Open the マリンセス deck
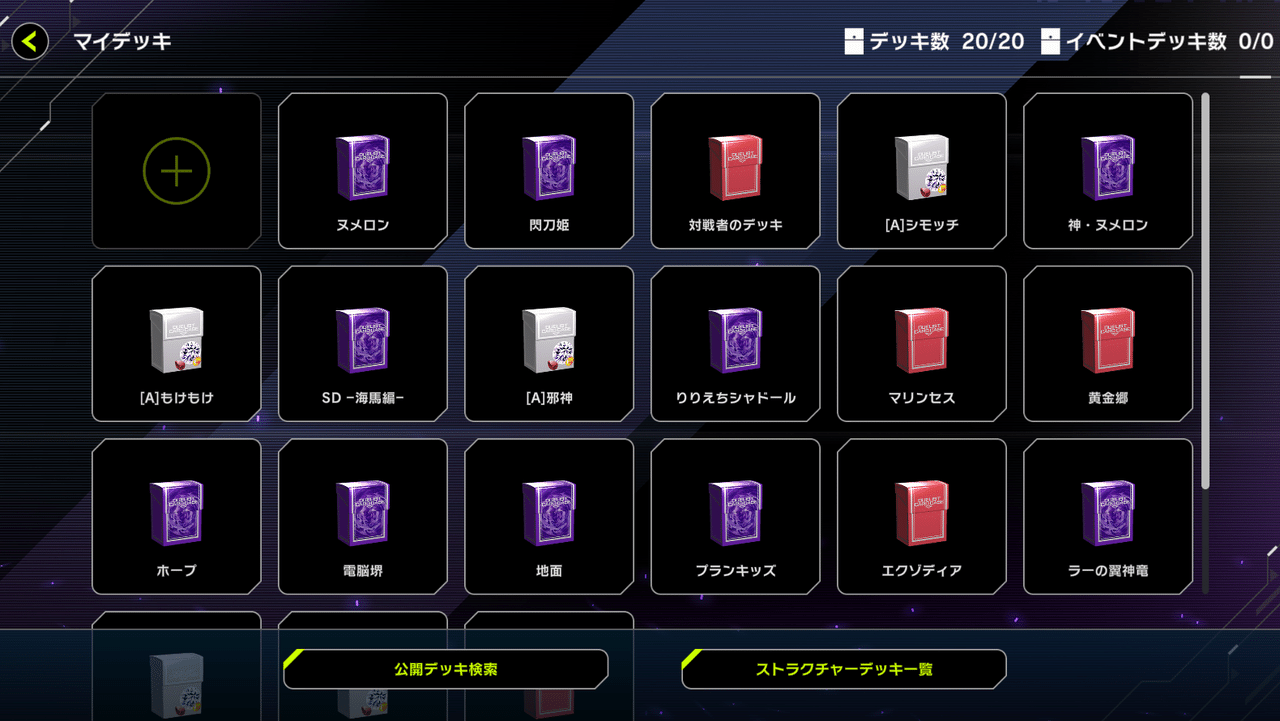The image size is (1280, 721). (921, 343)
